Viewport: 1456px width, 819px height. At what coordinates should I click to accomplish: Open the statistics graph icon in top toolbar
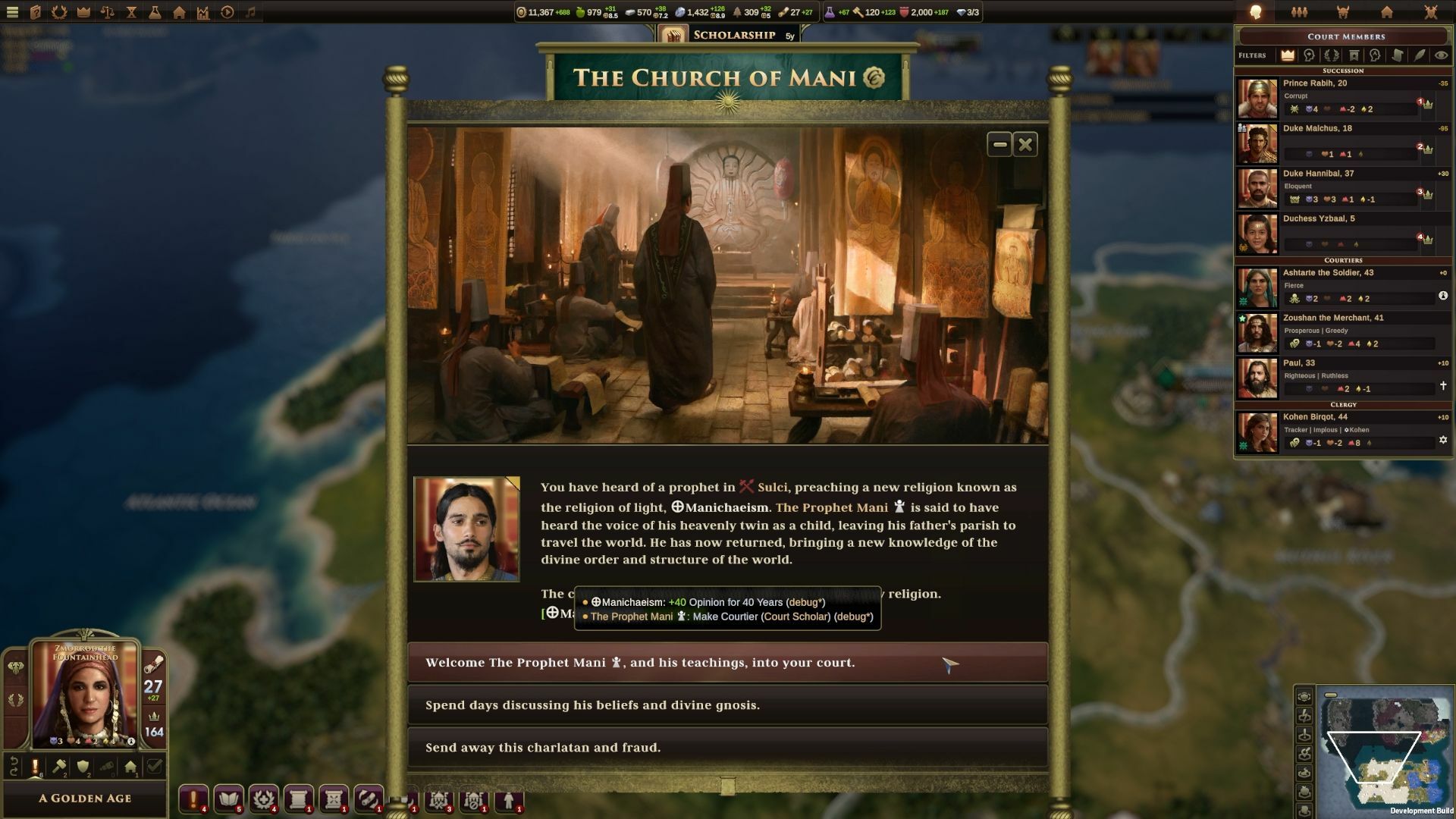[x=204, y=12]
